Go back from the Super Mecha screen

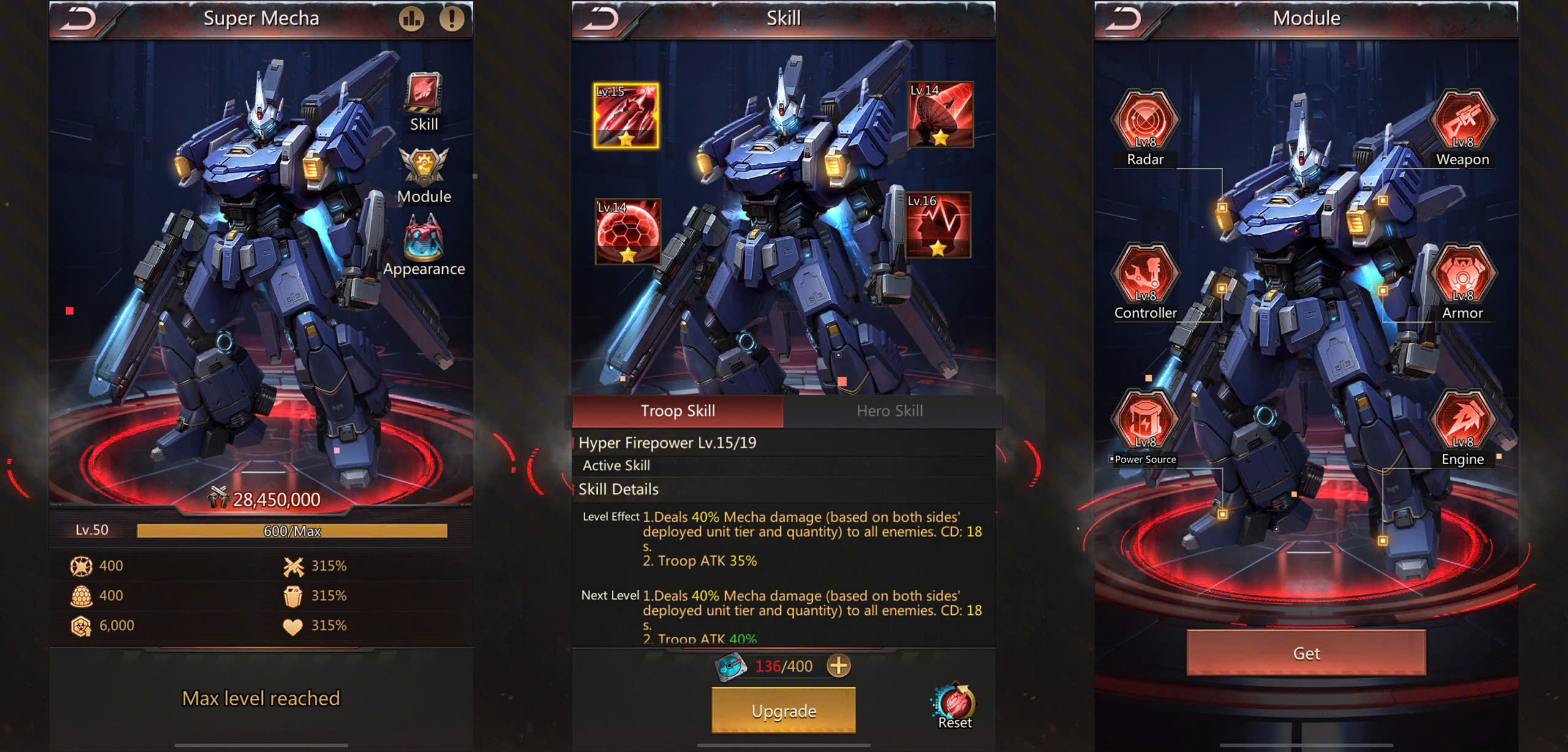[x=80, y=19]
